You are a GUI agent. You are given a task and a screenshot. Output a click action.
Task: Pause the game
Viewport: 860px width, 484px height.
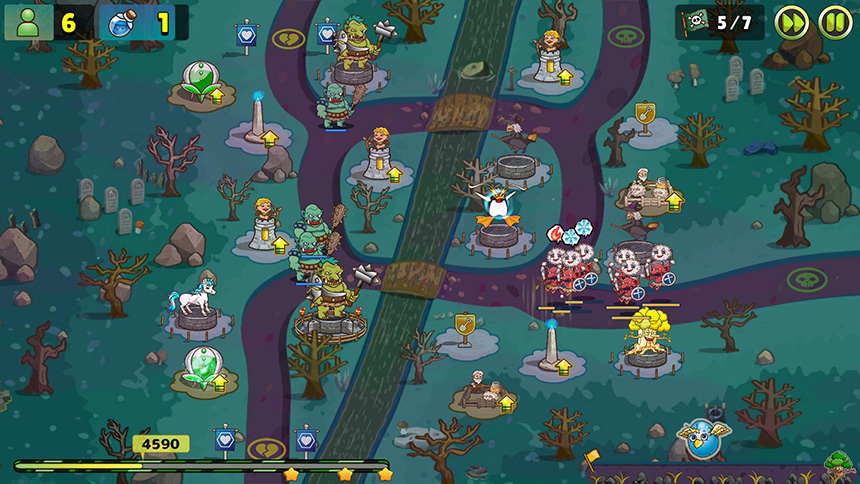coord(835,22)
